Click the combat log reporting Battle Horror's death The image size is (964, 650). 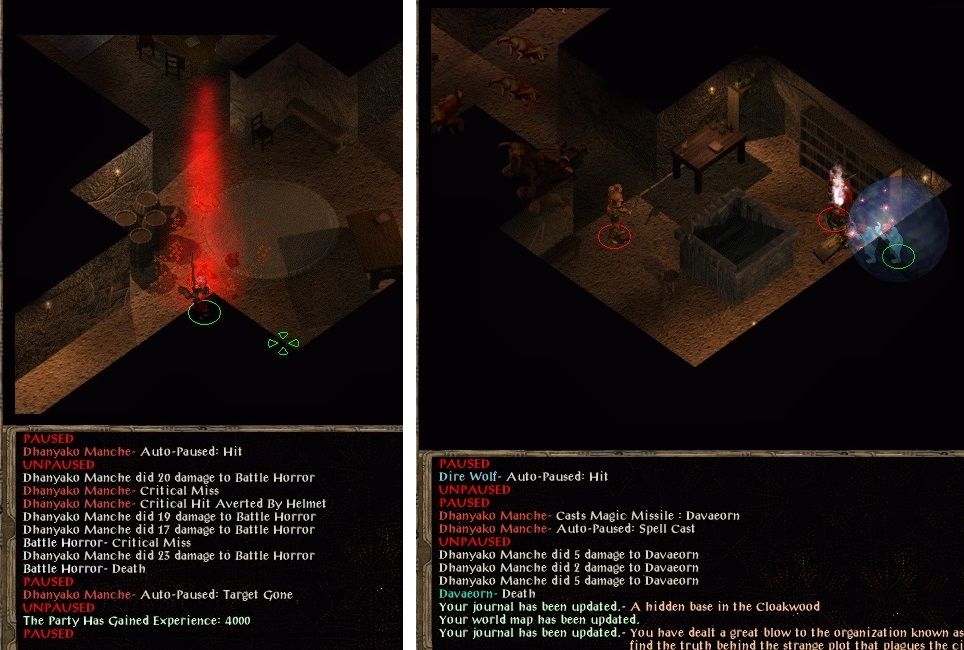point(84,568)
